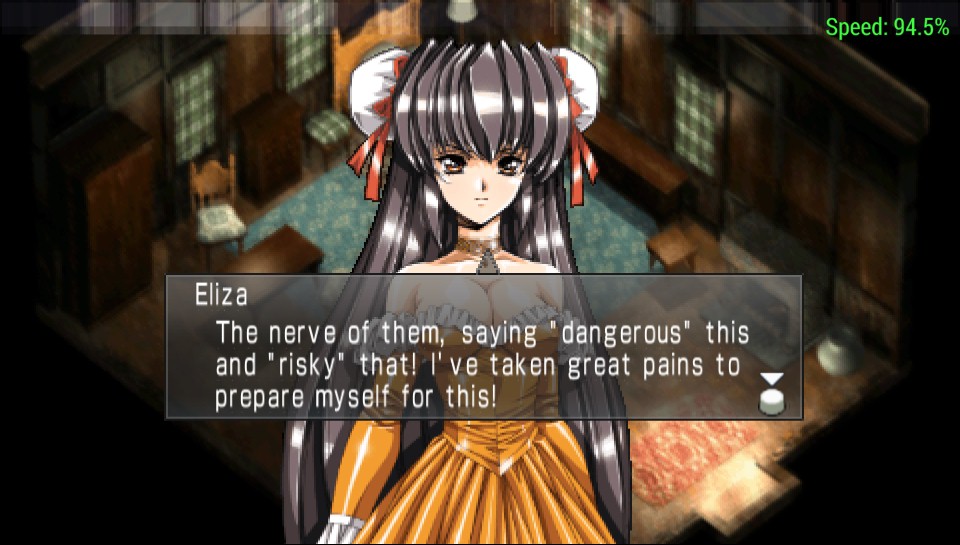This screenshot has width=960, height=545.
Task: Click the dialogue continue arrow indicator
Action: 771,391
